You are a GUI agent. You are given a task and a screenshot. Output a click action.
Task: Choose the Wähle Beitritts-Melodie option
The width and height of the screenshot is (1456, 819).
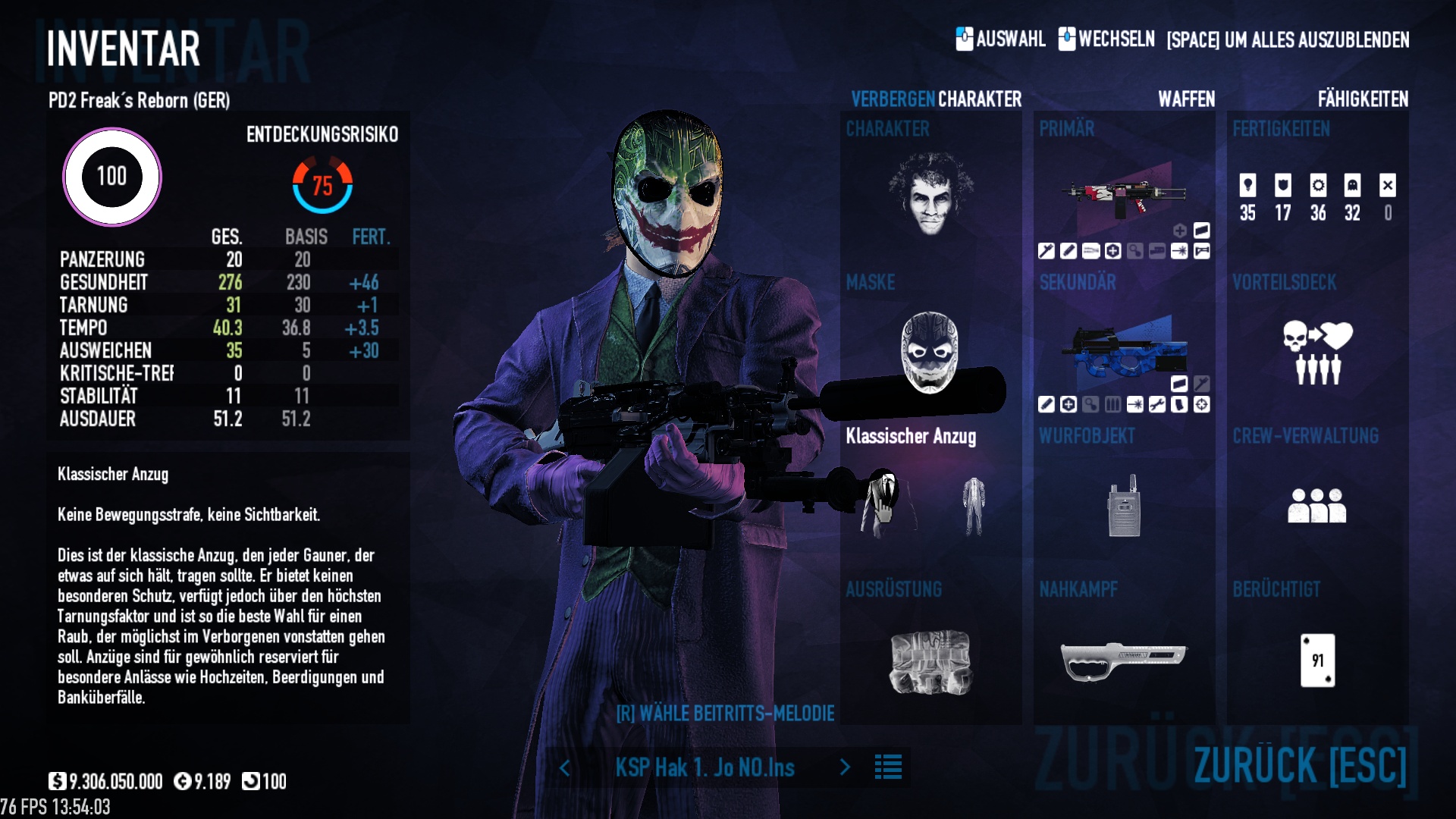[x=725, y=714]
